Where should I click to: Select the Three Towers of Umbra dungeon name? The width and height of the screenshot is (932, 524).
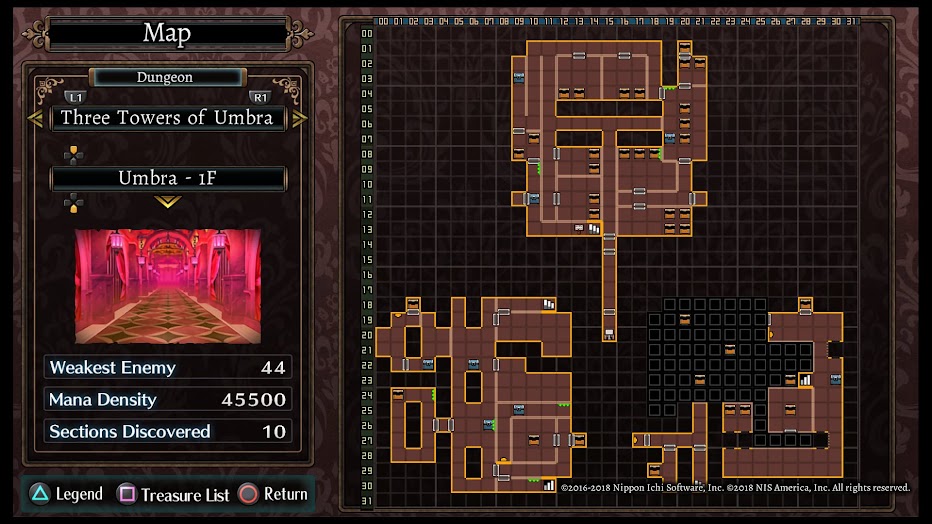[x=167, y=118]
